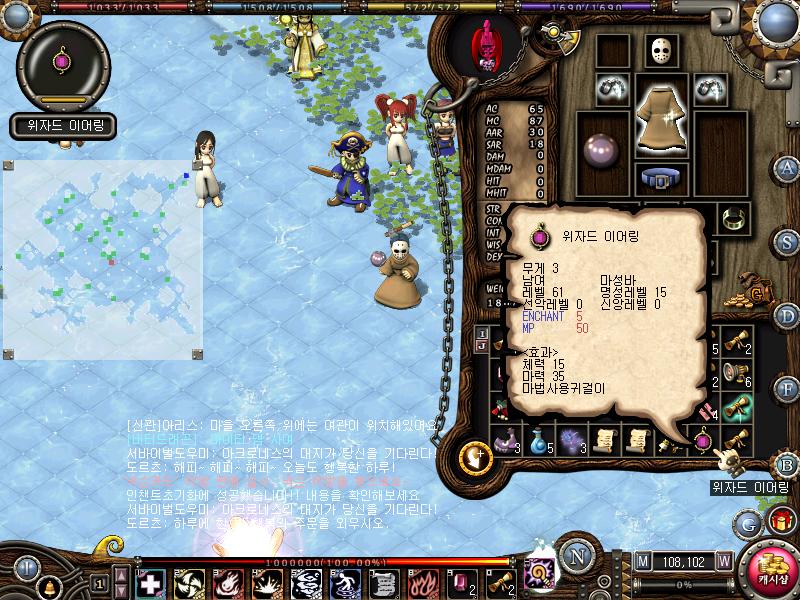Click the round N compass button
The width and height of the screenshot is (800, 600).
pyautogui.click(x=576, y=556)
